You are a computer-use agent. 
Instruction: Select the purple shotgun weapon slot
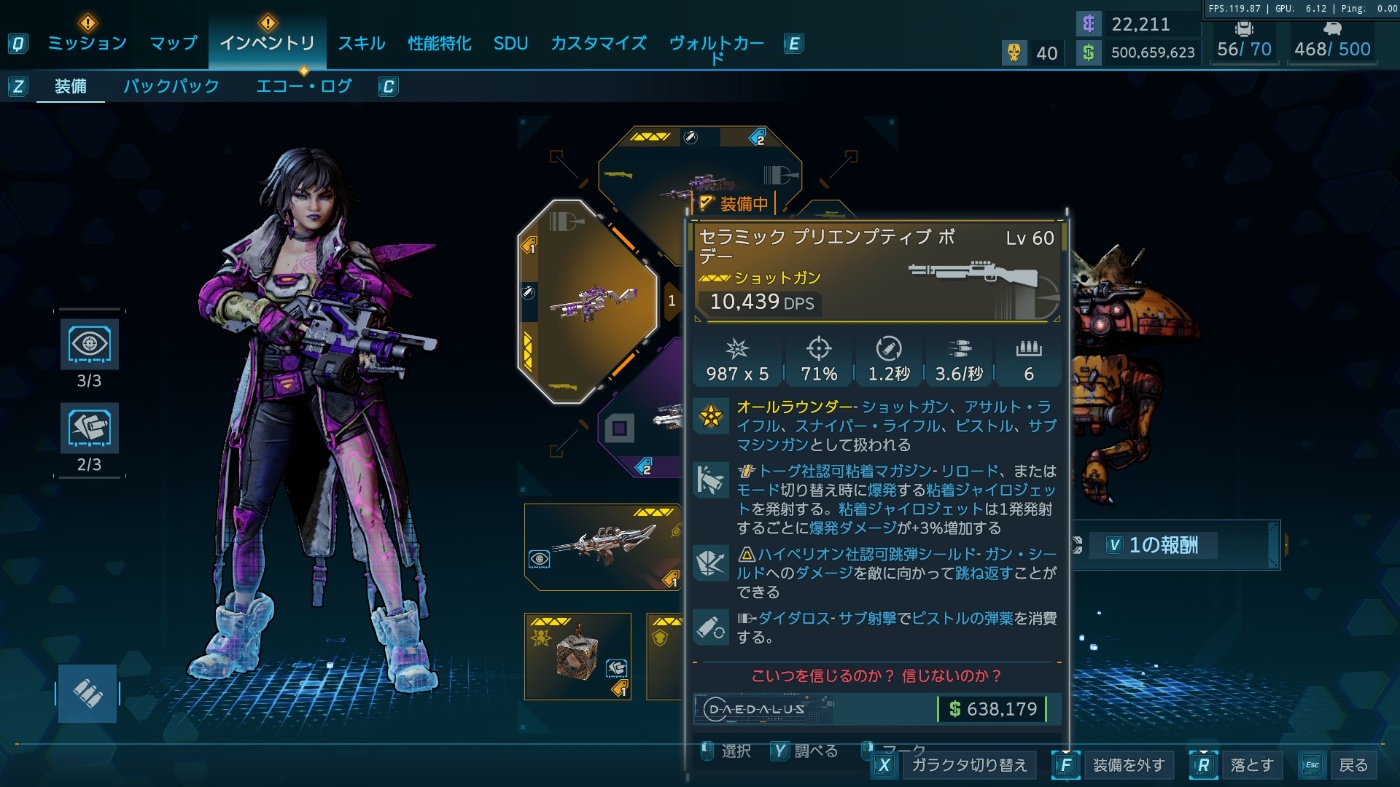coord(588,301)
